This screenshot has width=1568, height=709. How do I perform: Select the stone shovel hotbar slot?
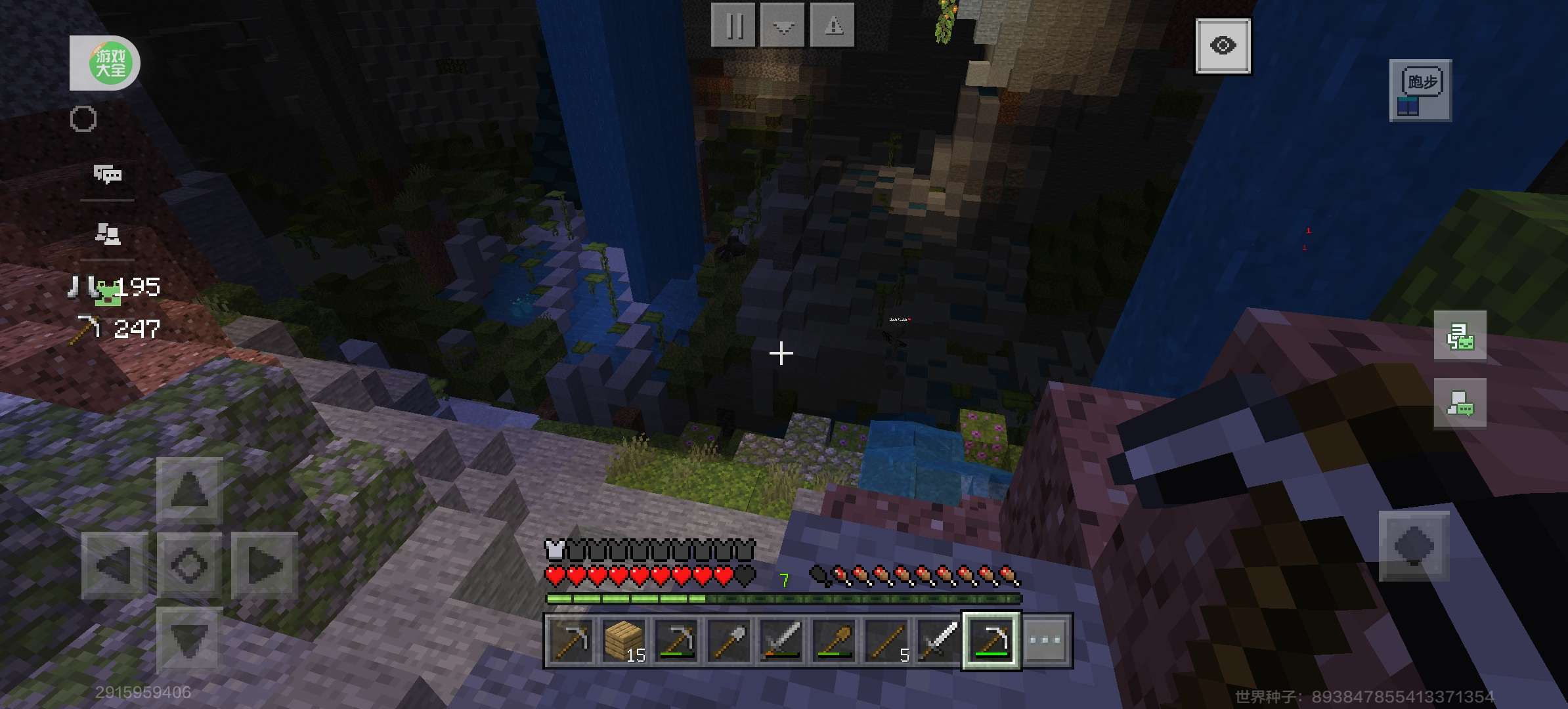tap(729, 640)
